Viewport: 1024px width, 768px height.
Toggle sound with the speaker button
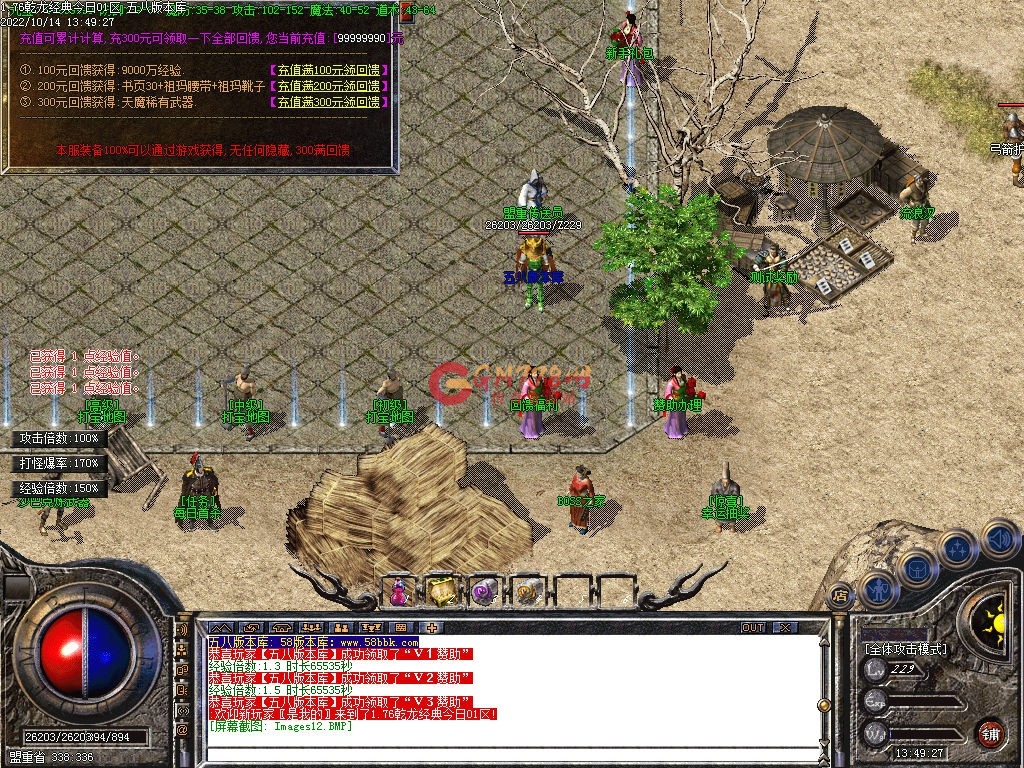click(999, 539)
